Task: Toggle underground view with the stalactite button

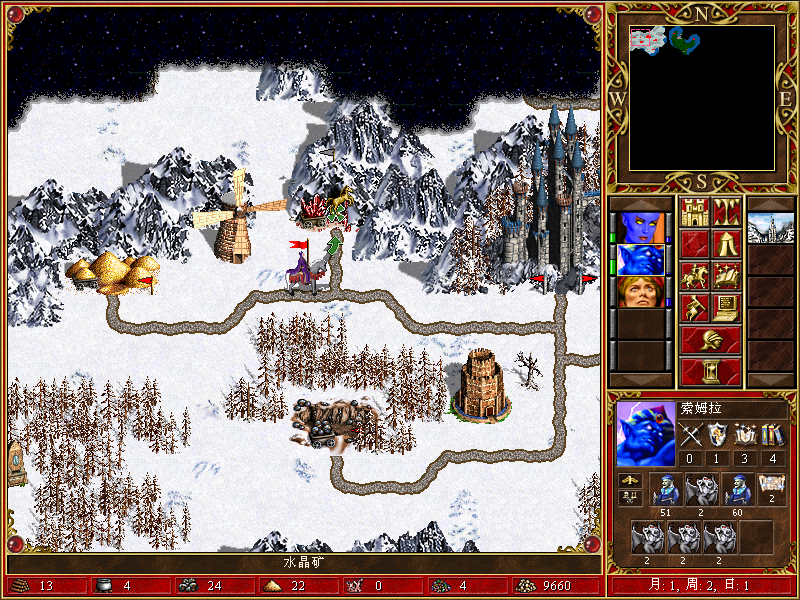Action: coord(726,212)
